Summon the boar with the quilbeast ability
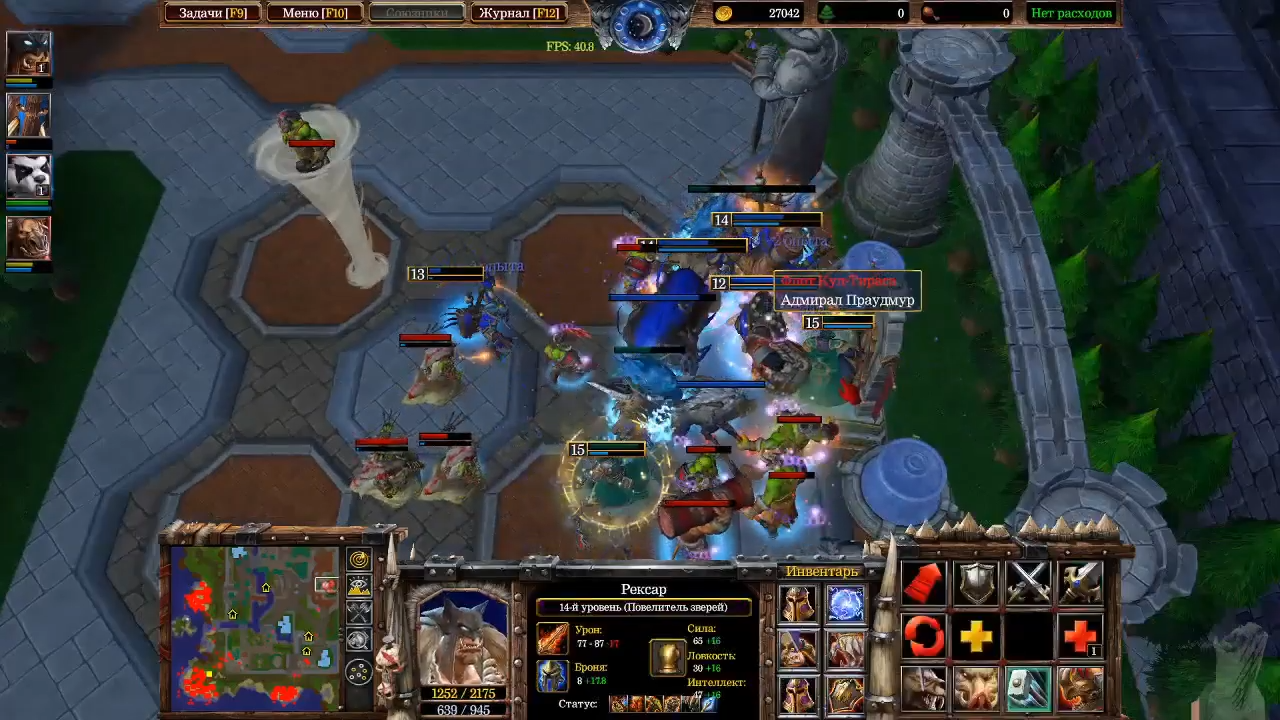The width and height of the screenshot is (1280, 720). [976, 689]
